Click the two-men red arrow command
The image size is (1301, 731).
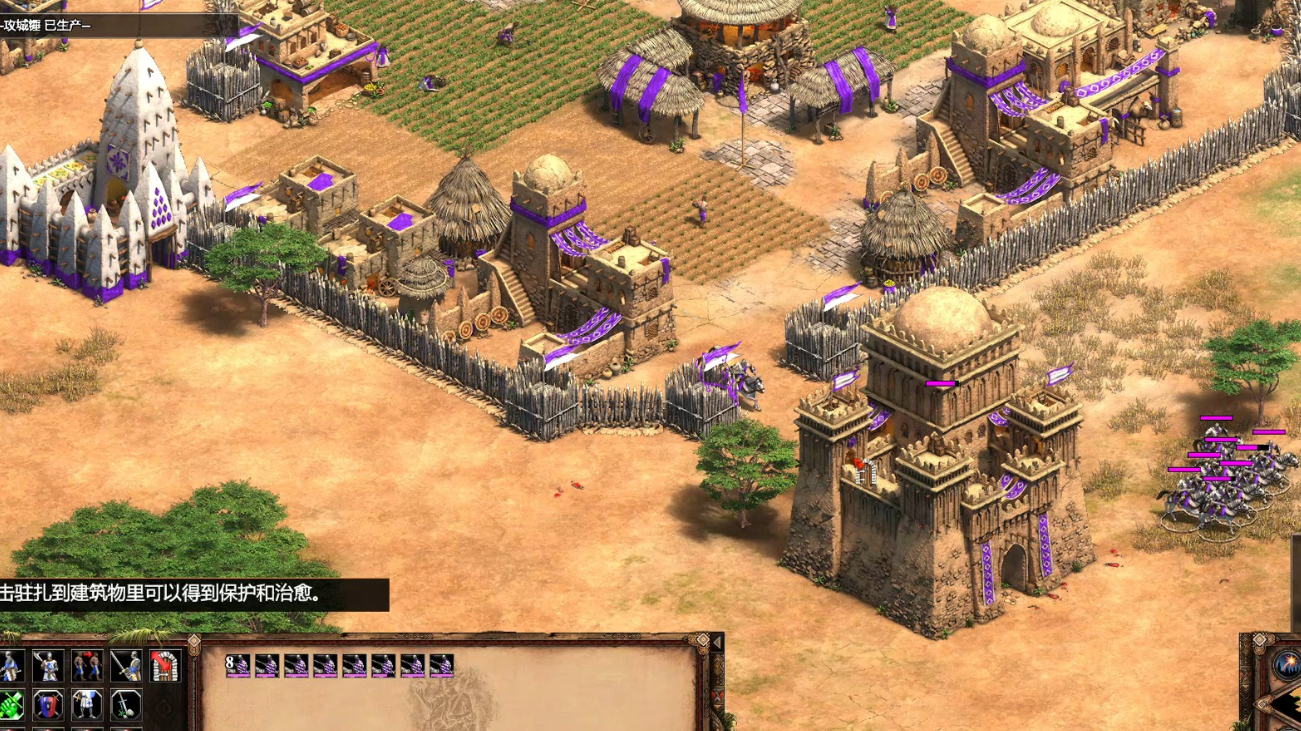(x=87, y=666)
